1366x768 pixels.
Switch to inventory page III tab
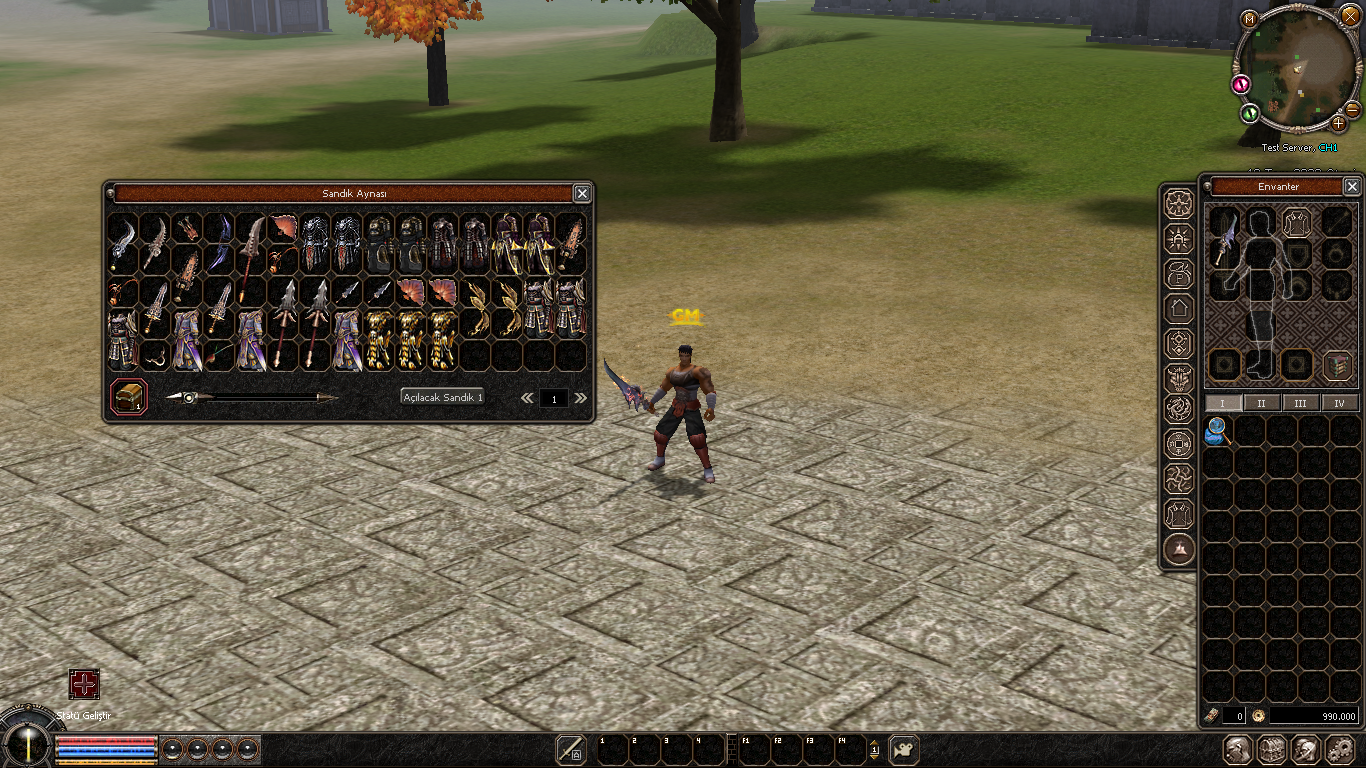(1300, 403)
